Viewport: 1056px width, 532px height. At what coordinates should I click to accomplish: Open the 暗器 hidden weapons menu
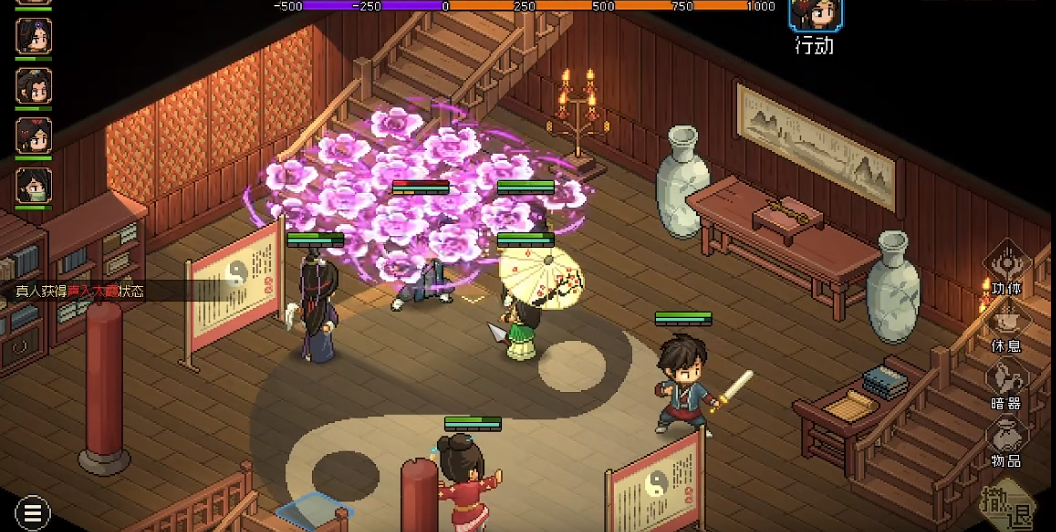[x=1005, y=382]
